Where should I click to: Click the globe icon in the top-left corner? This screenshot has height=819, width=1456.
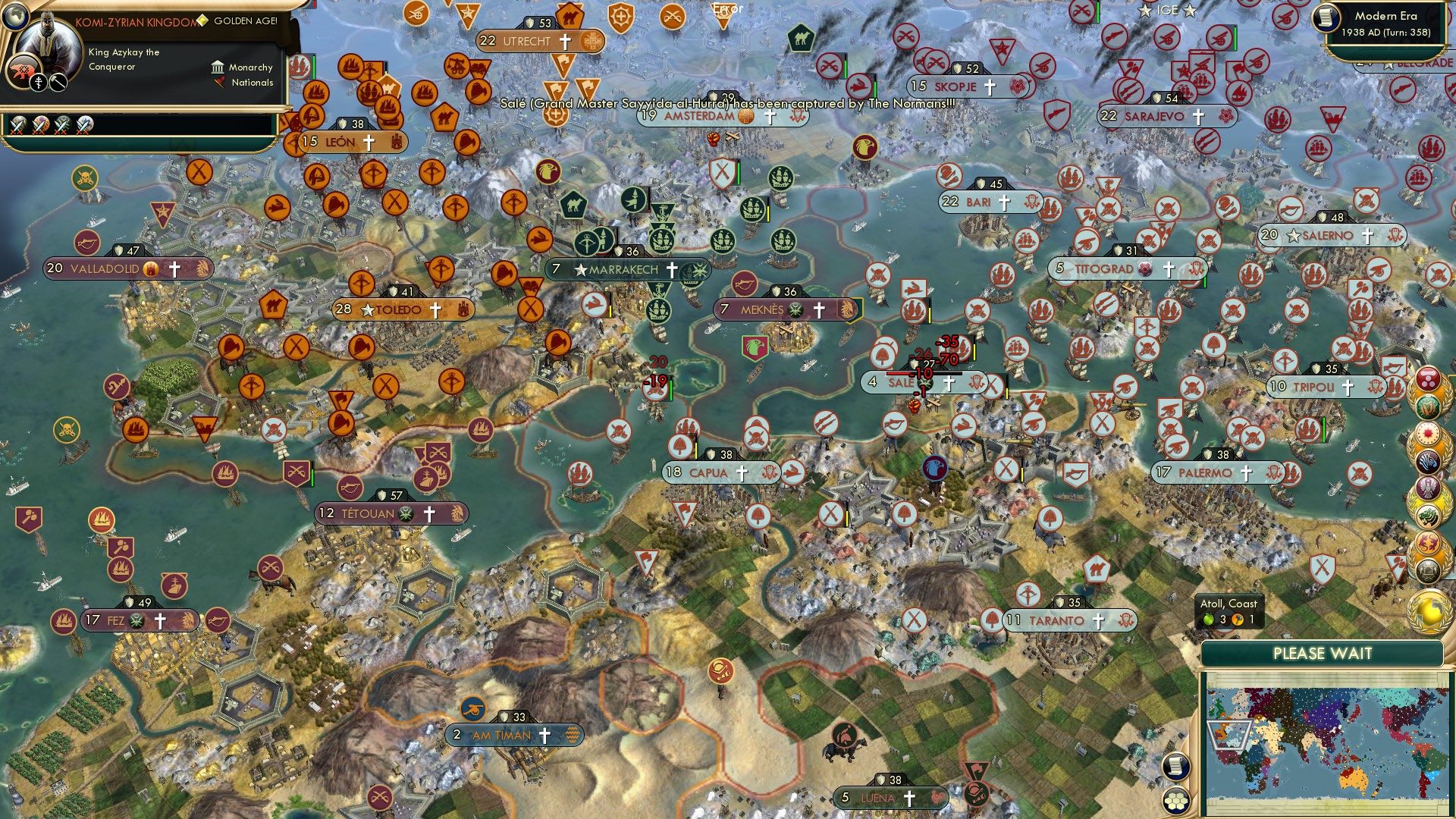pyautogui.click(x=15, y=17)
